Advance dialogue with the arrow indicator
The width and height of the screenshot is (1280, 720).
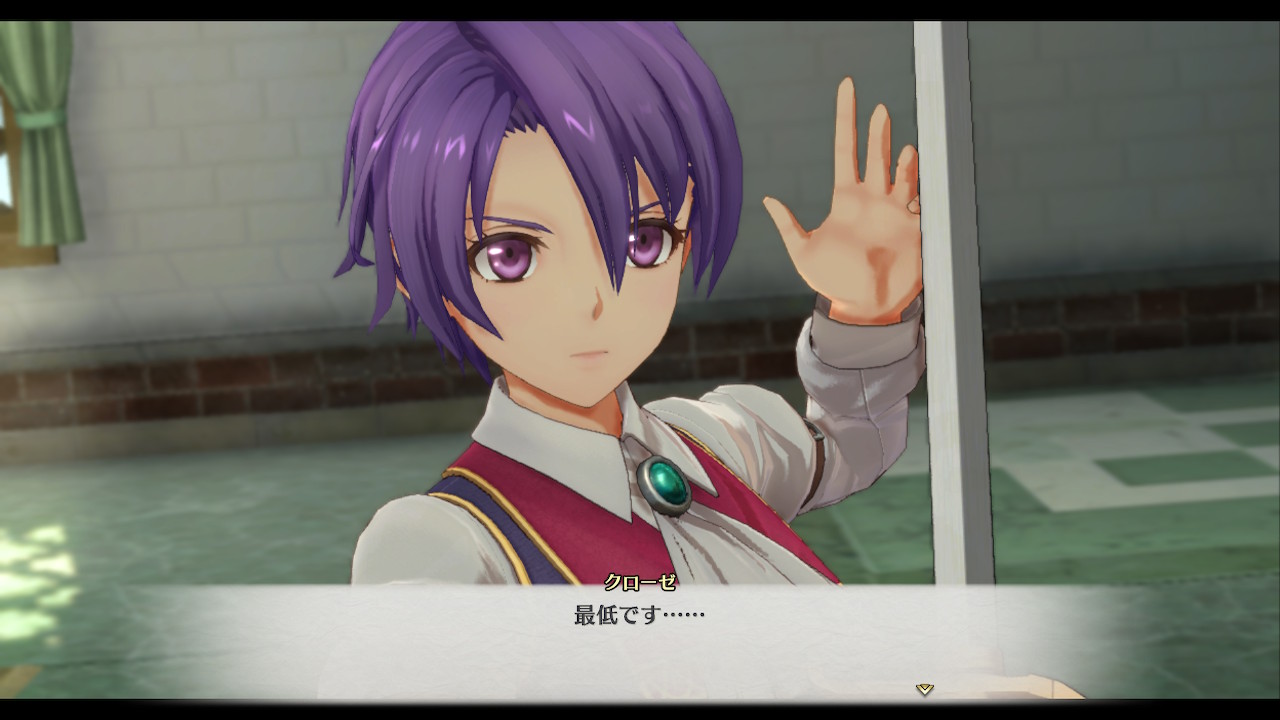coord(925,689)
